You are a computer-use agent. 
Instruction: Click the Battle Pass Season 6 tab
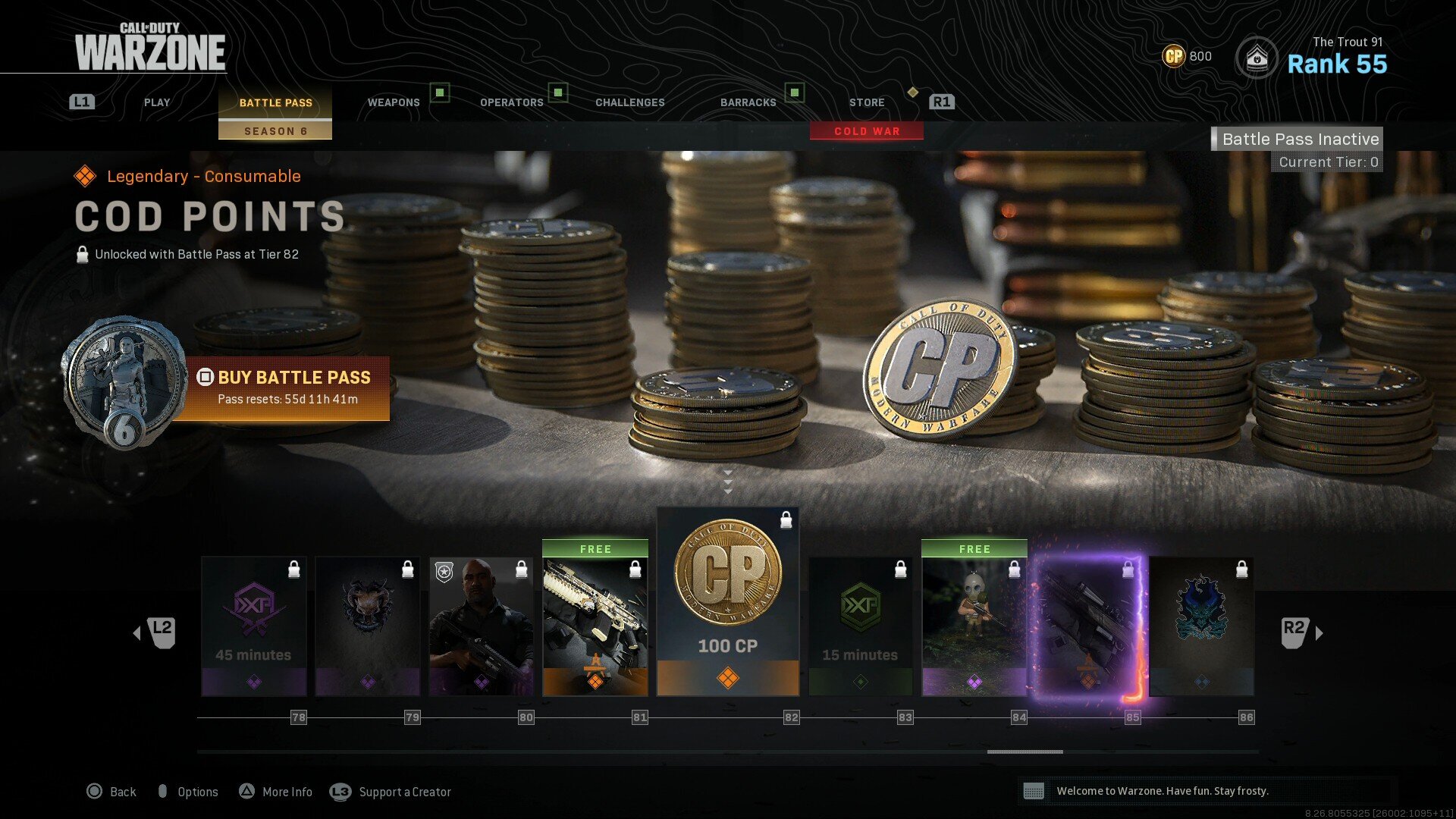pos(275,114)
